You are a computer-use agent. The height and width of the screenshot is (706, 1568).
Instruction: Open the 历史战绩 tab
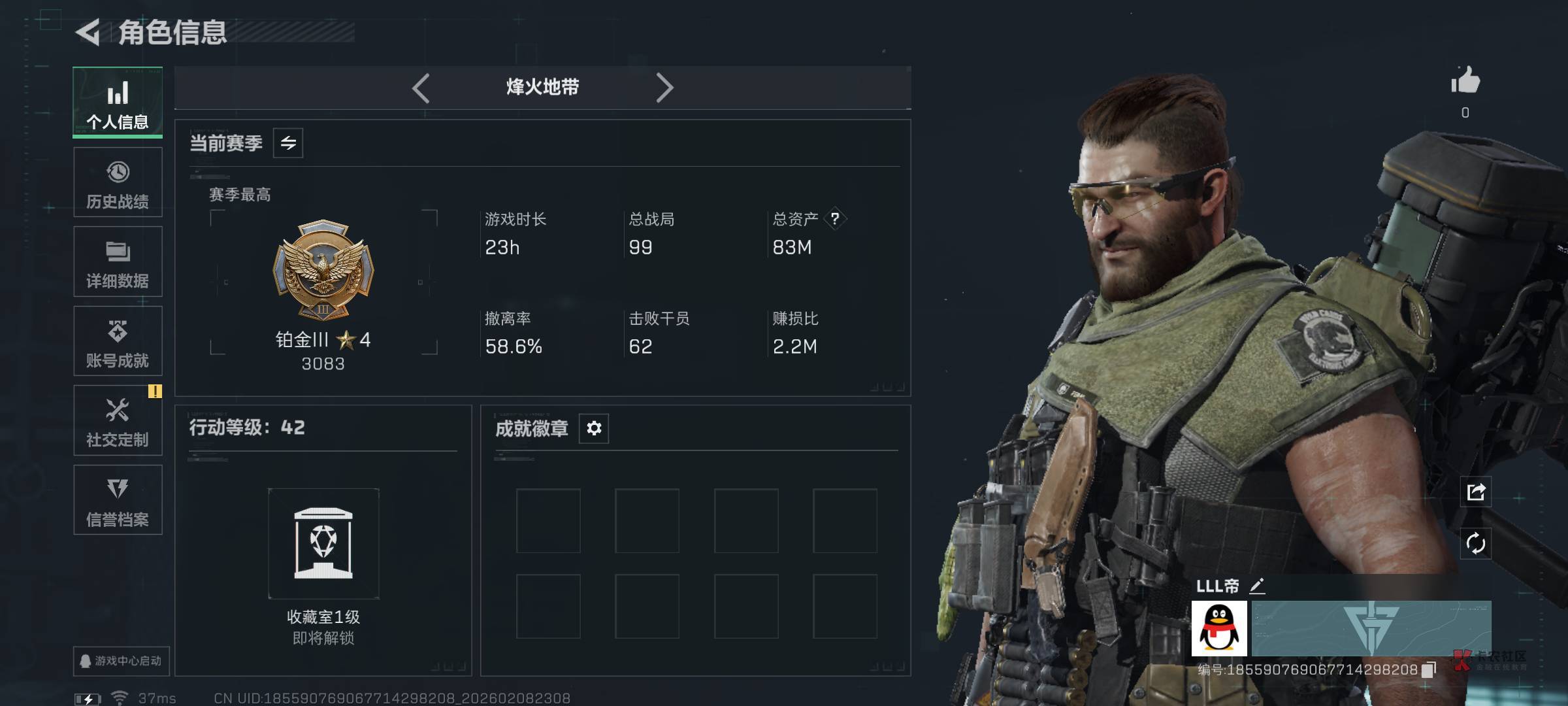118,182
